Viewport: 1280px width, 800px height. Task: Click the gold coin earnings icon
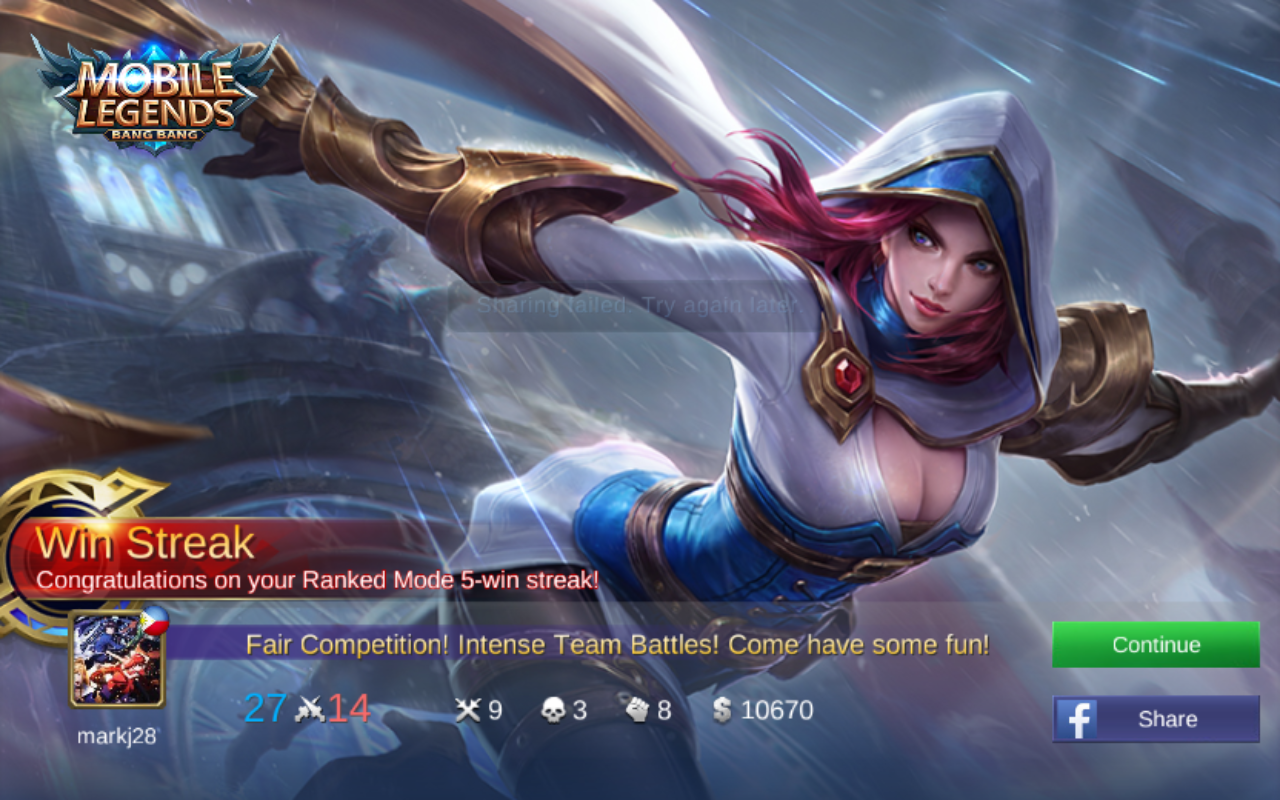720,710
